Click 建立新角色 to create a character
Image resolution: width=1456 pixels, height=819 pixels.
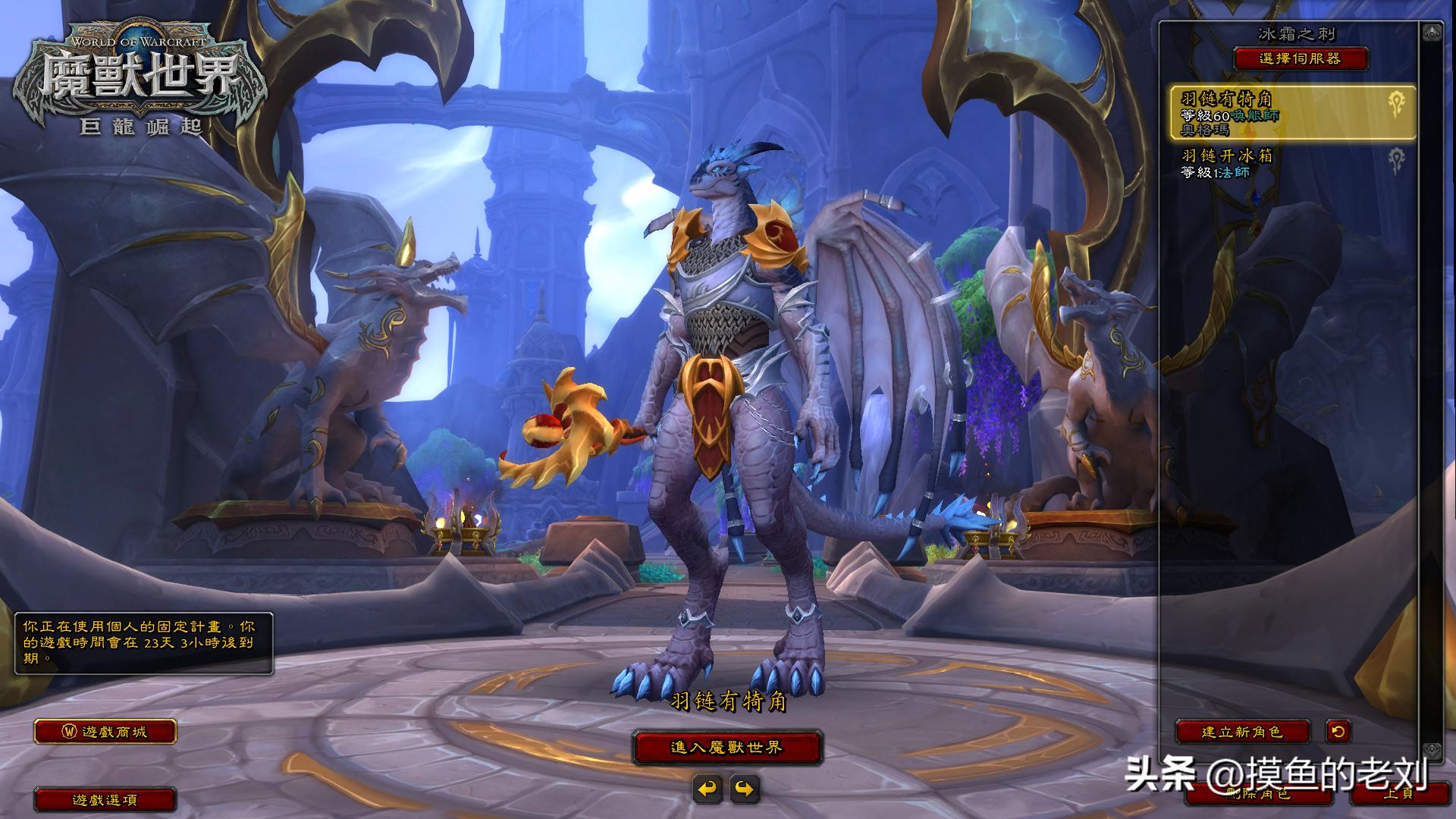coord(1242,732)
